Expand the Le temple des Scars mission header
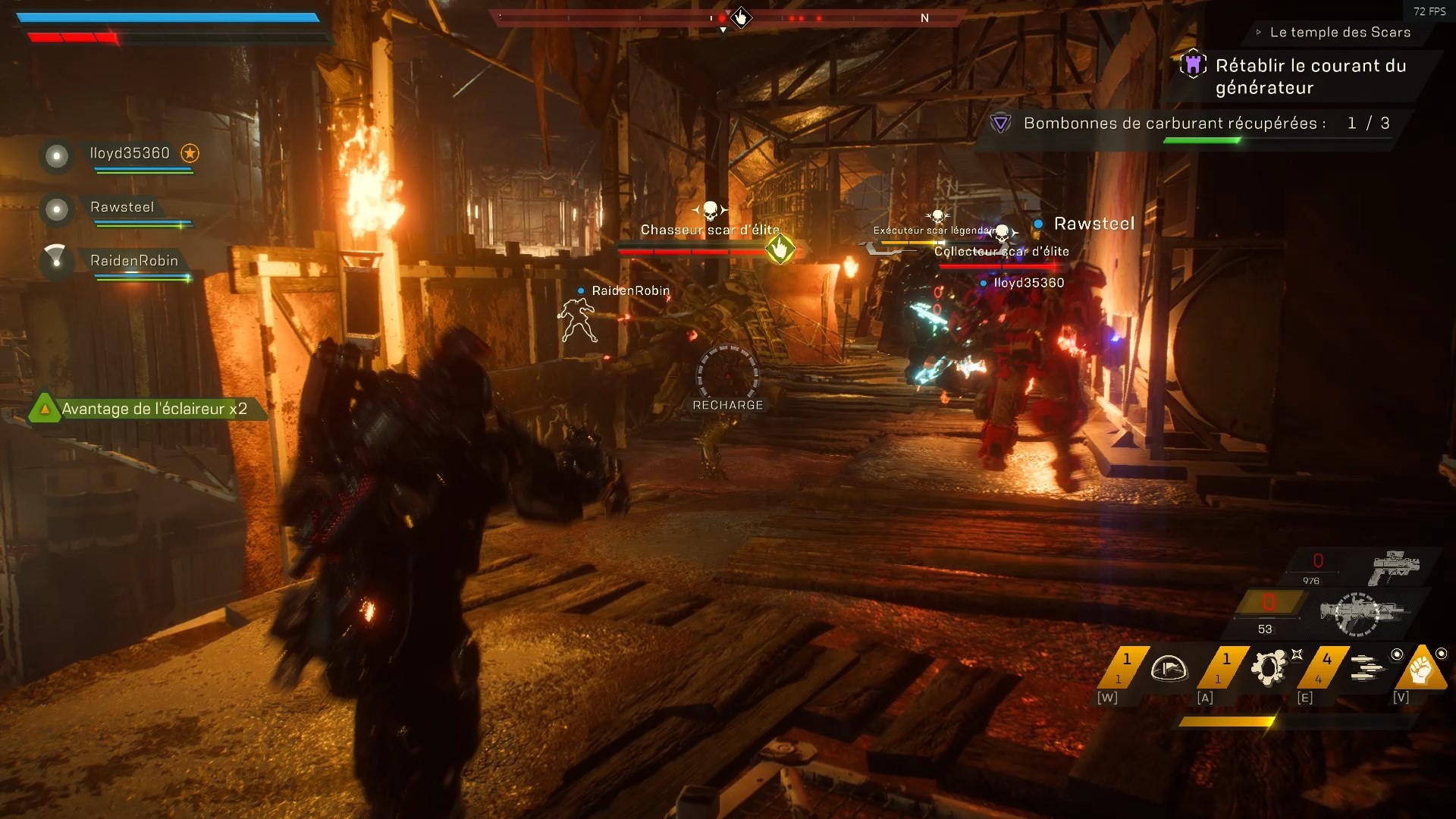Screen dimensions: 1456x819 click(x=1258, y=33)
